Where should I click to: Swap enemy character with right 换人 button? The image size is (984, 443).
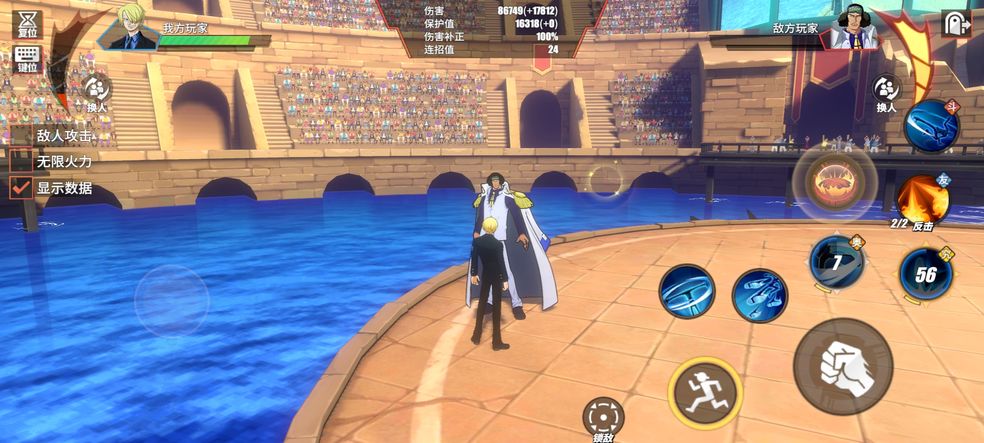887,92
